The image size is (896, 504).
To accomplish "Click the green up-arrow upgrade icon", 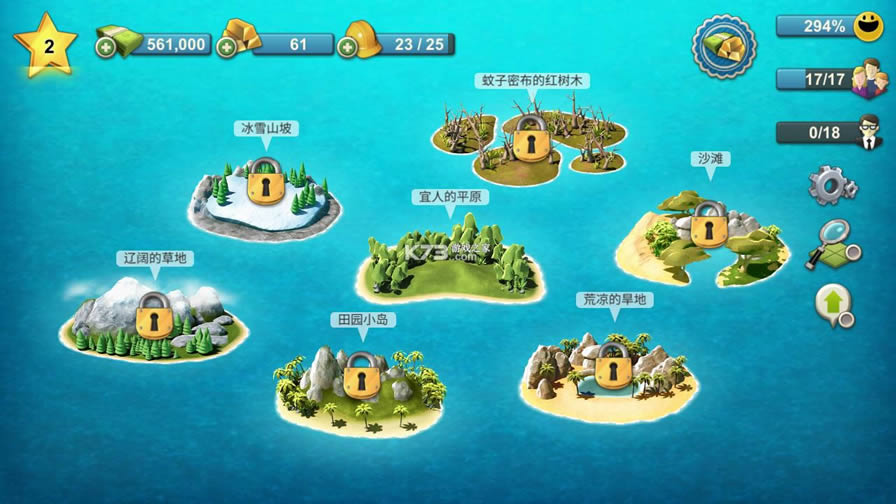I will tap(833, 304).
